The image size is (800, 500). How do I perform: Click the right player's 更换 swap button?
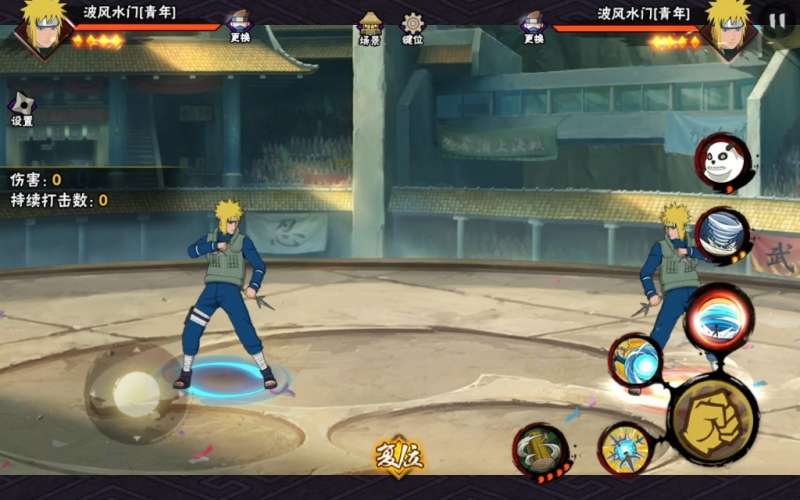coord(532,25)
